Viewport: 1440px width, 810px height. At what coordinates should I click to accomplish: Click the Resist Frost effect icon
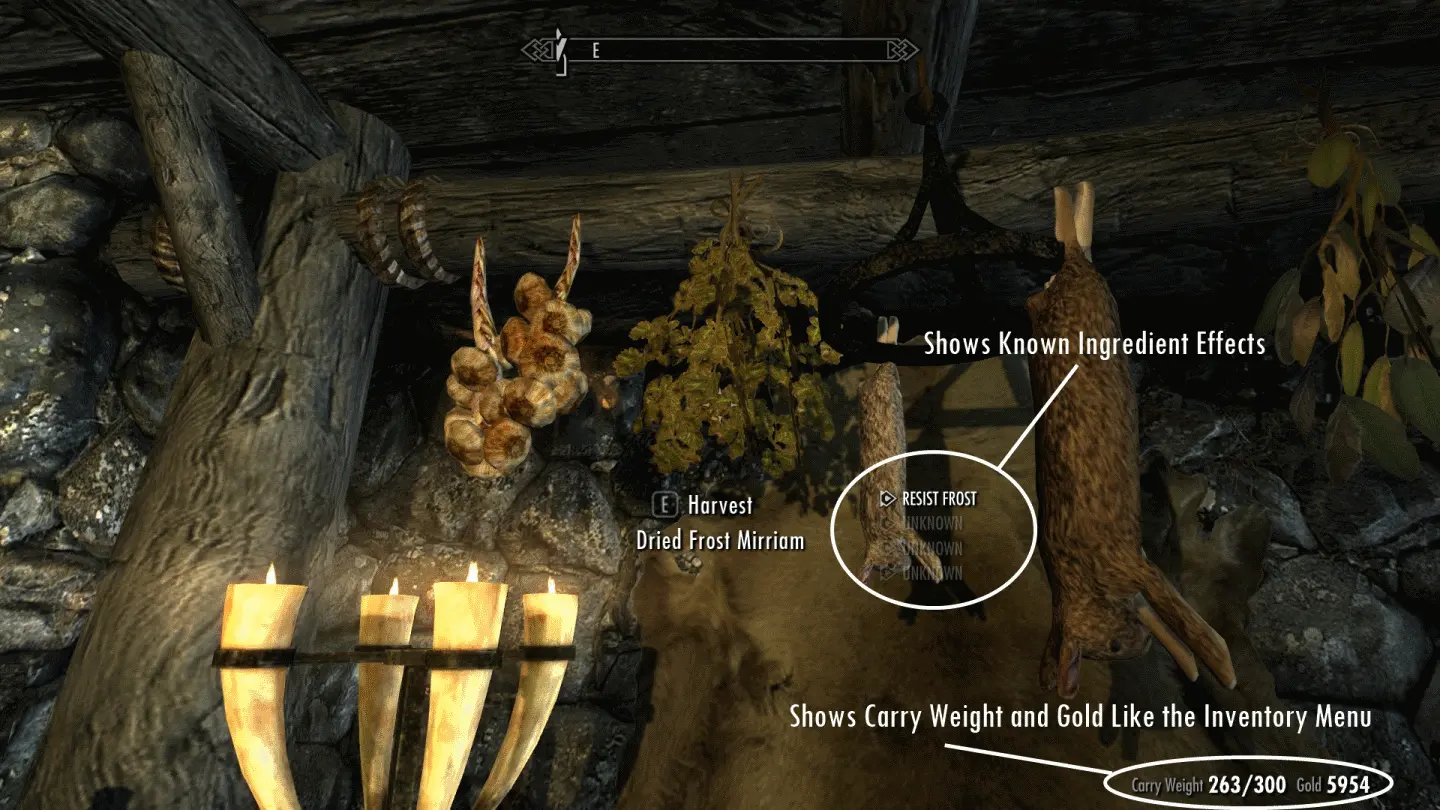point(887,497)
